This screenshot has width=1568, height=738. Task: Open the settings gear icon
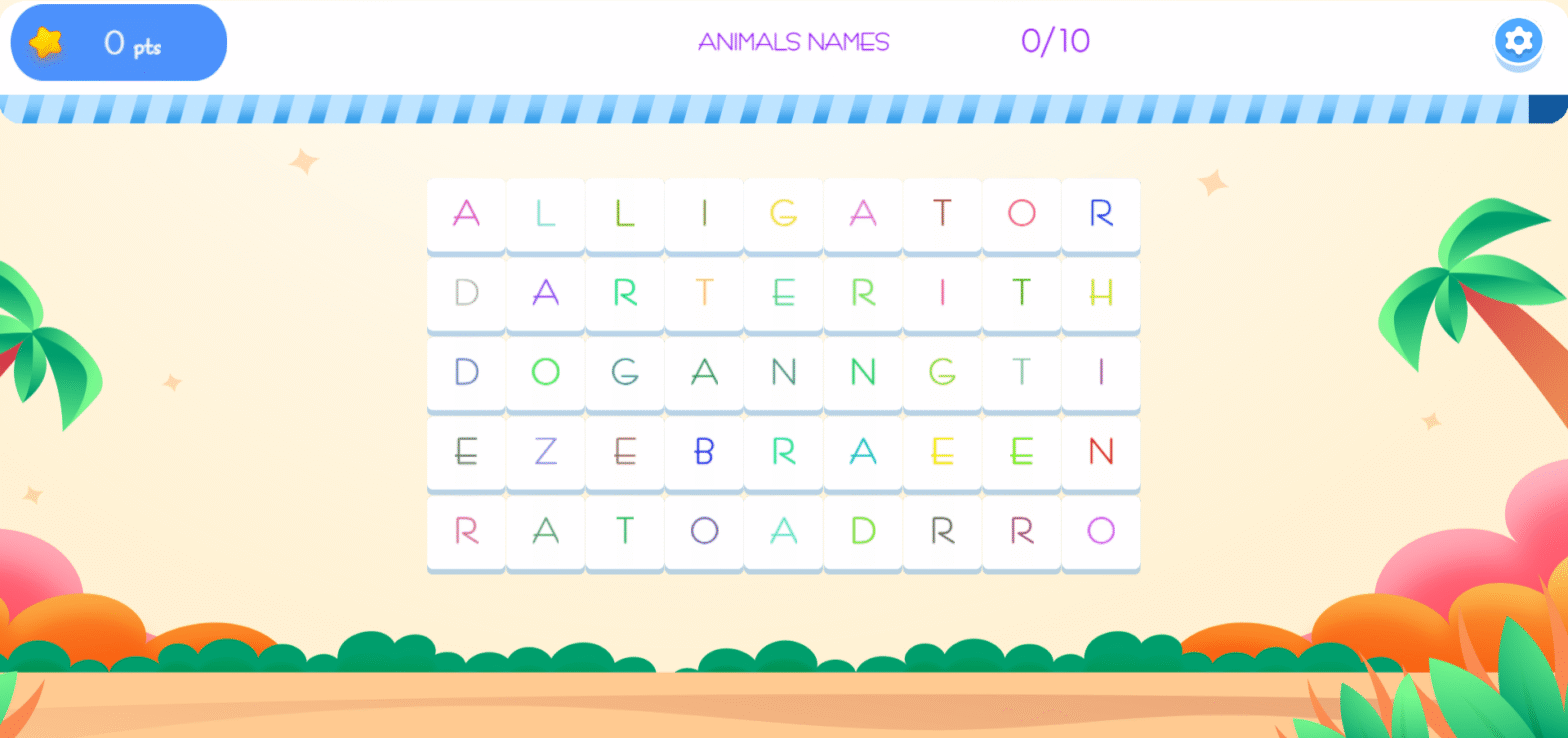coord(1517,41)
